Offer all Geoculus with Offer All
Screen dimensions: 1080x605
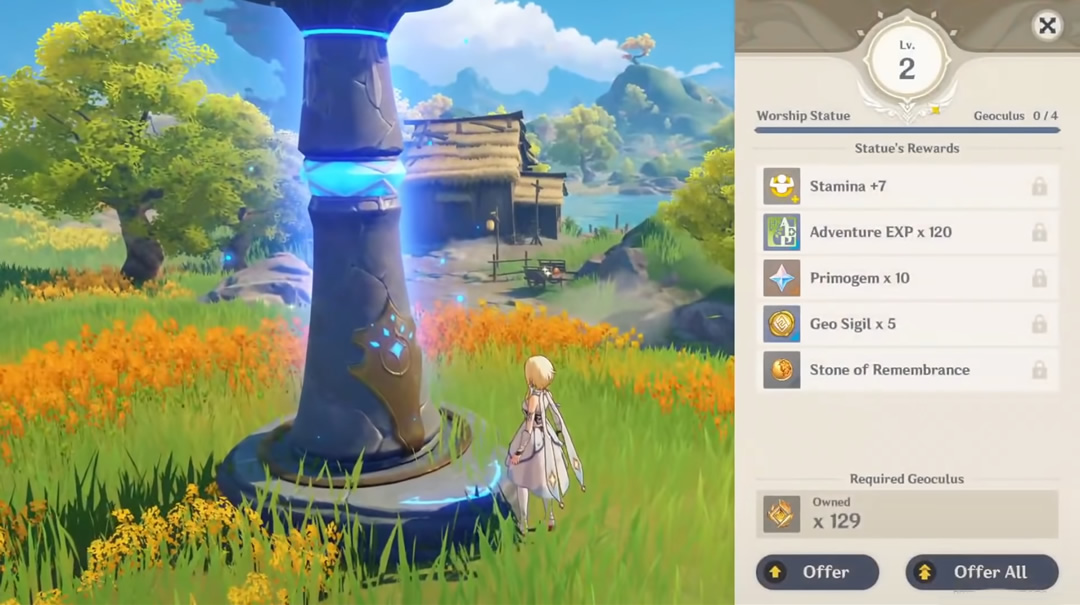(x=981, y=572)
